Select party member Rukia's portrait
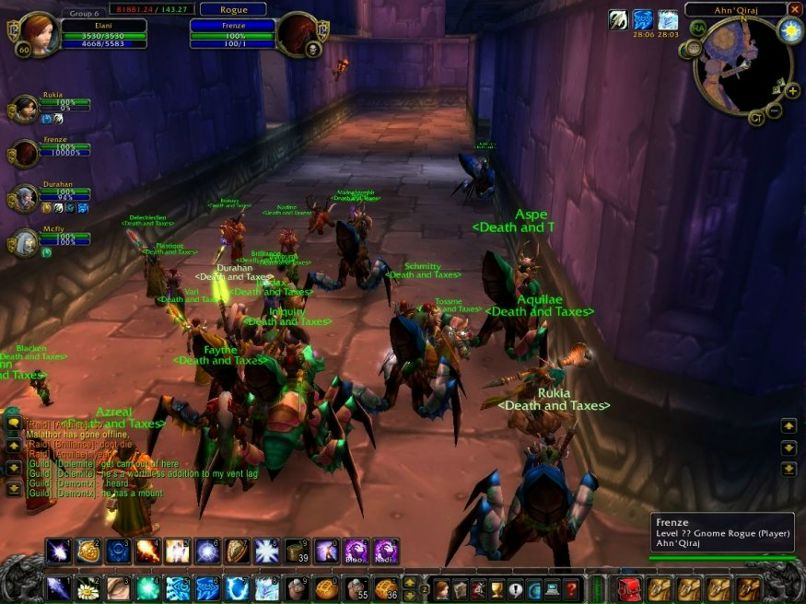Image resolution: width=806 pixels, height=604 pixels. coord(24,109)
